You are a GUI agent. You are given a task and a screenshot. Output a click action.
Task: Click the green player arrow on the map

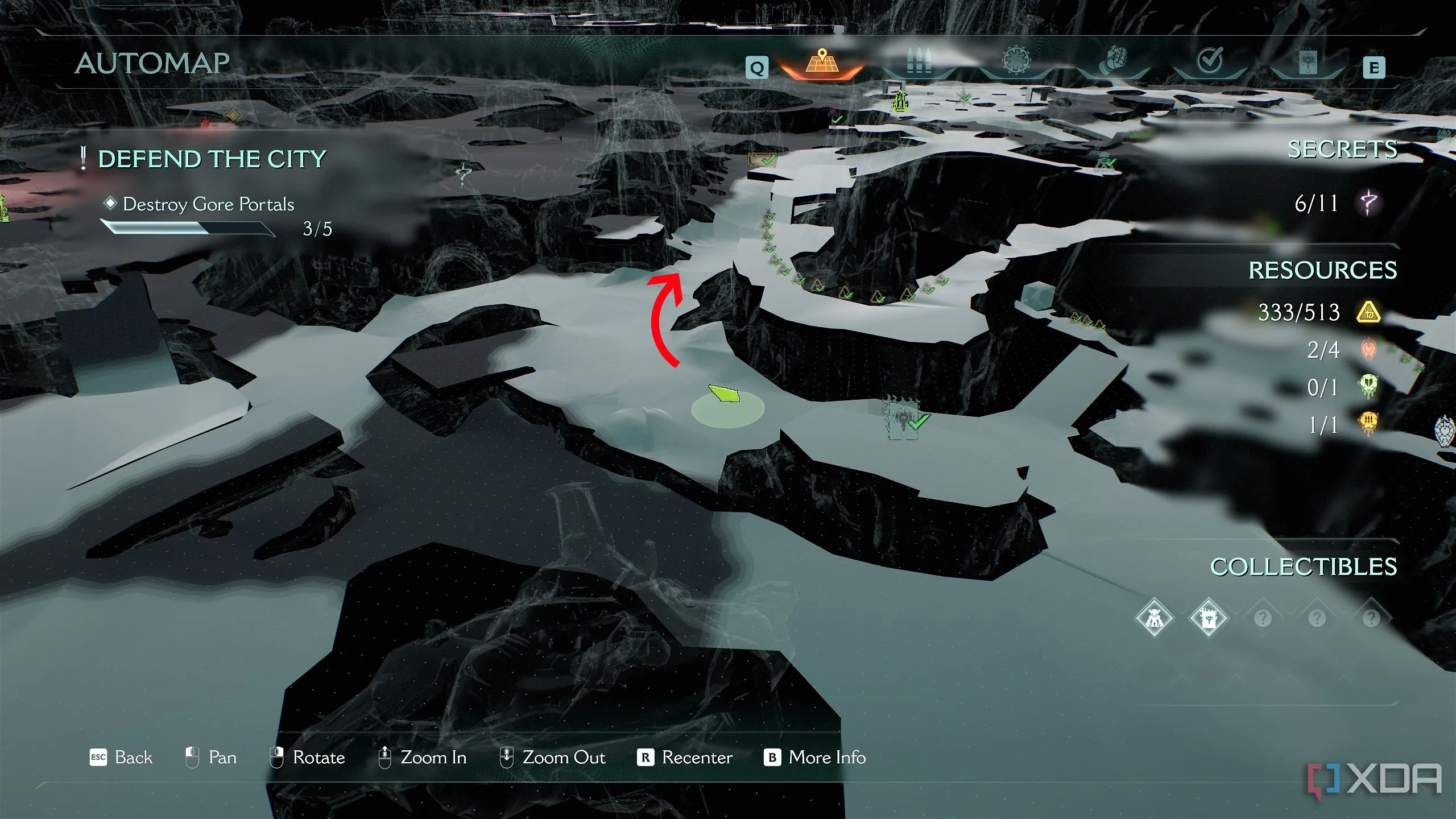pyautogui.click(x=723, y=394)
